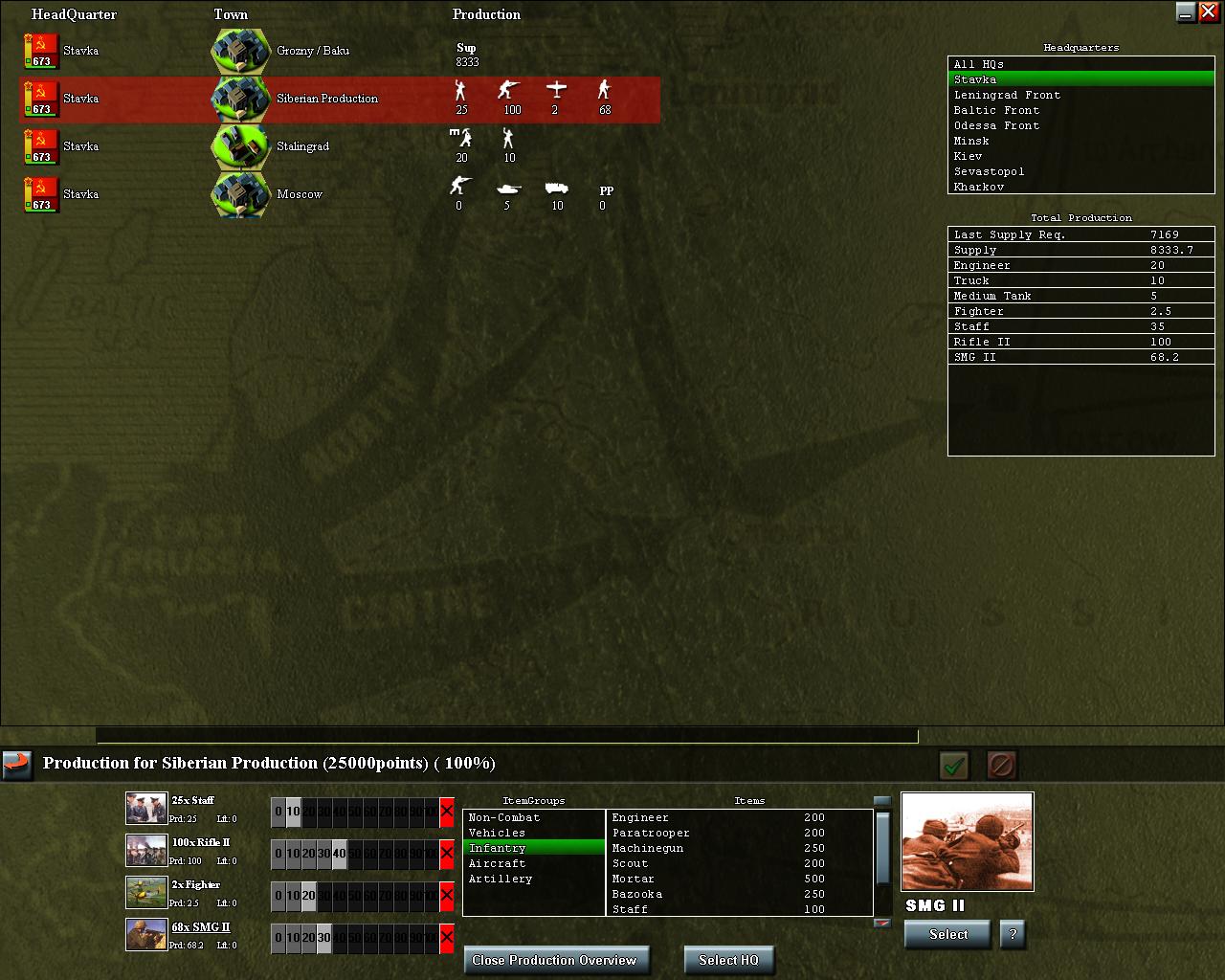Set Rifle II priority slider to 40
The image size is (1225, 980).
pyautogui.click(x=338, y=853)
